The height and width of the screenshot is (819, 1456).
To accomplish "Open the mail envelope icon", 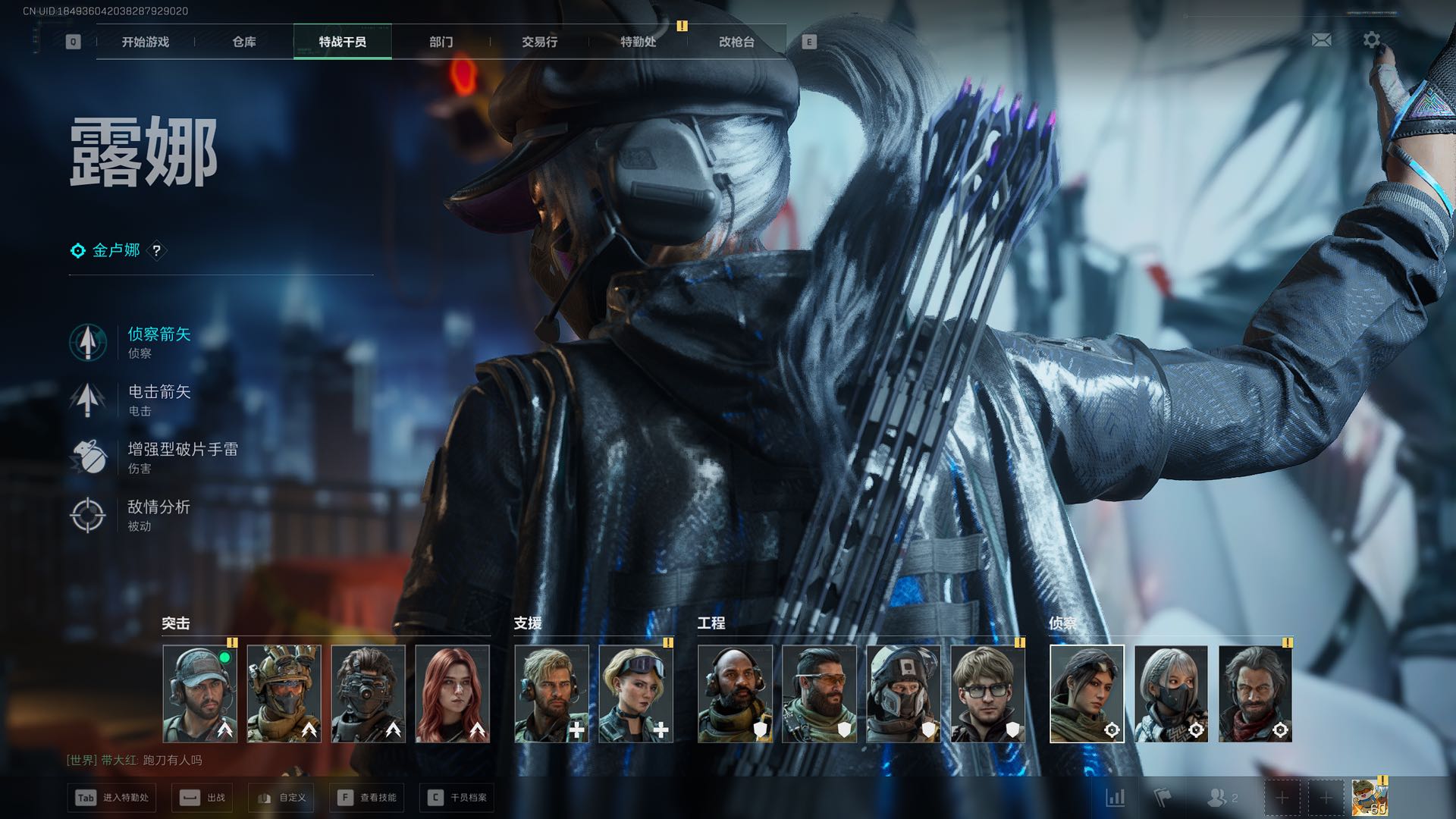I will (1321, 39).
